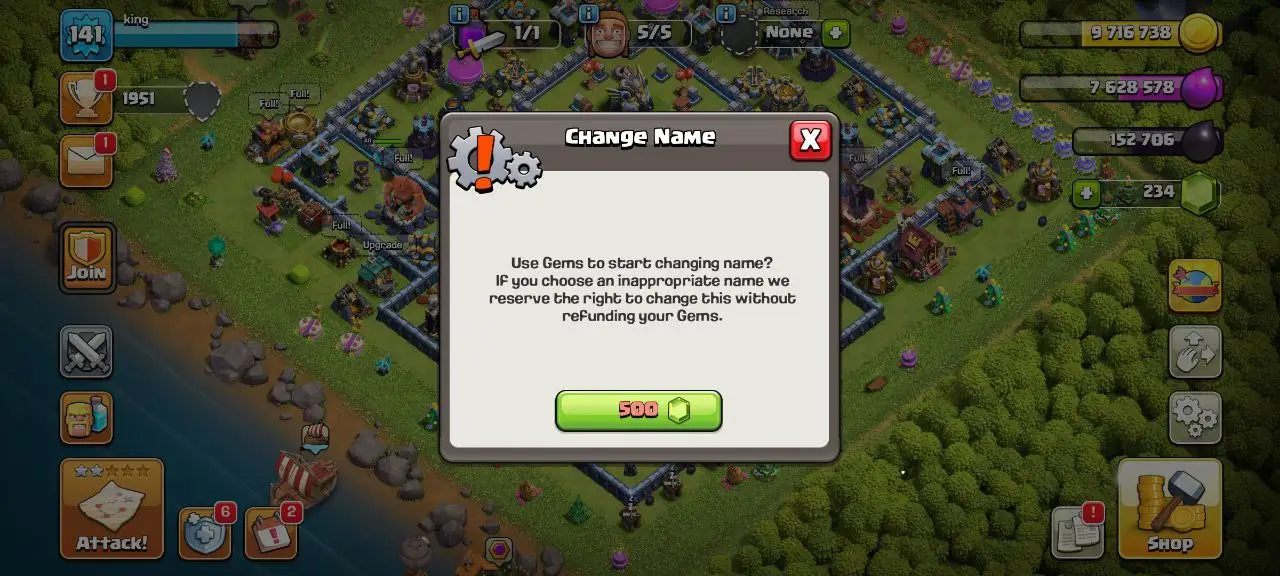1280x576 pixels.
Task: Open the mail inbox envelope
Action: tap(86, 161)
